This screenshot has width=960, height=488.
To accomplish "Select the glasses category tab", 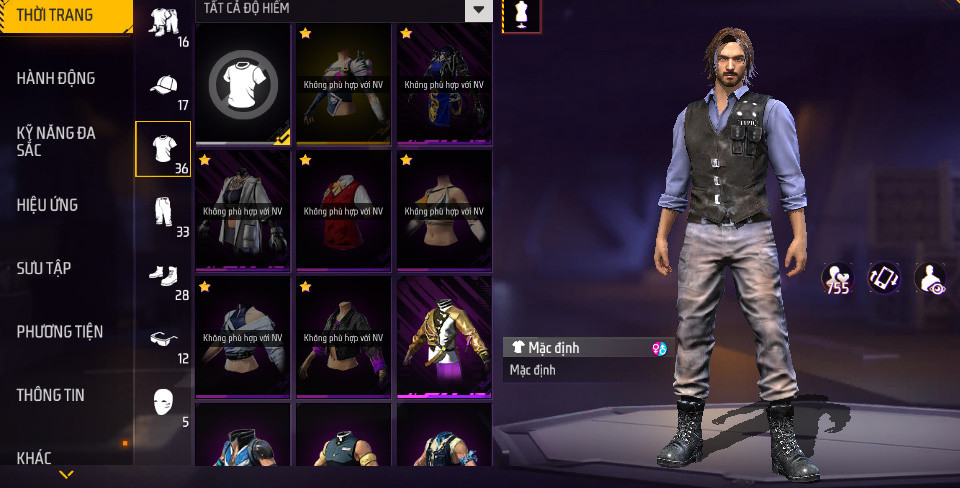I will point(163,340).
